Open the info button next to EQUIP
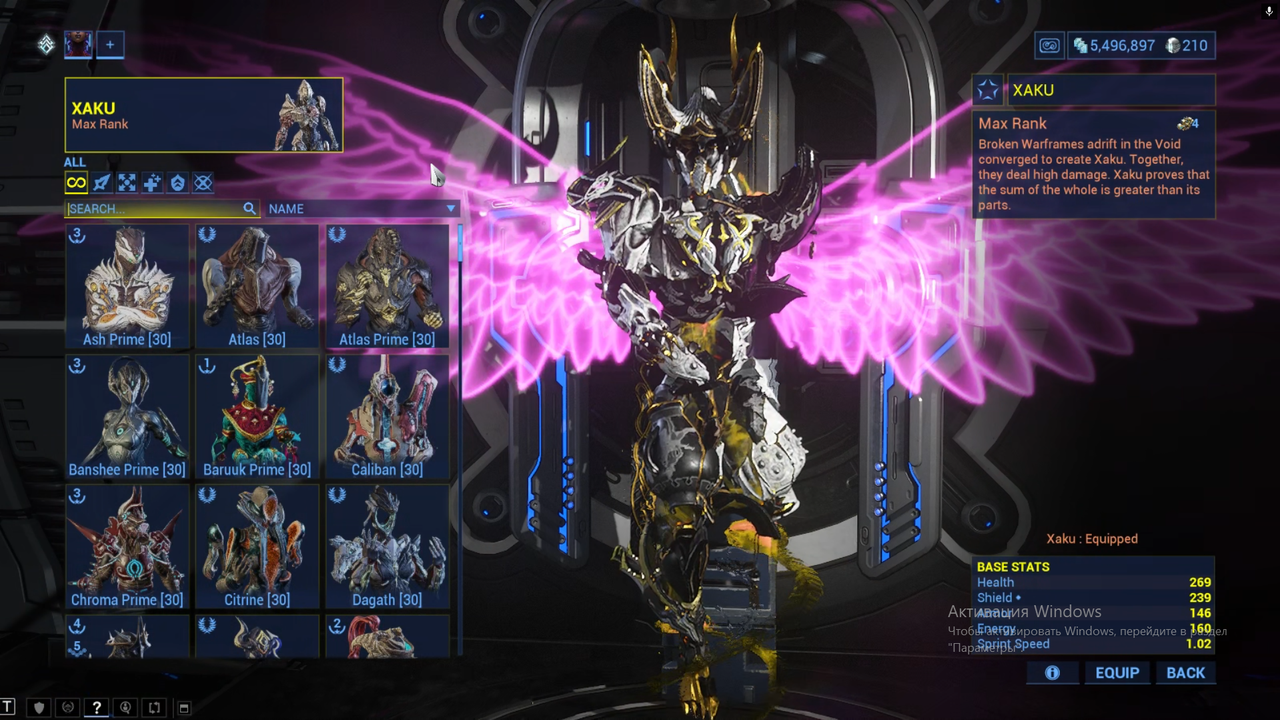The image size is (1280, 720). pyautogui.click(x=1052, y=673)
